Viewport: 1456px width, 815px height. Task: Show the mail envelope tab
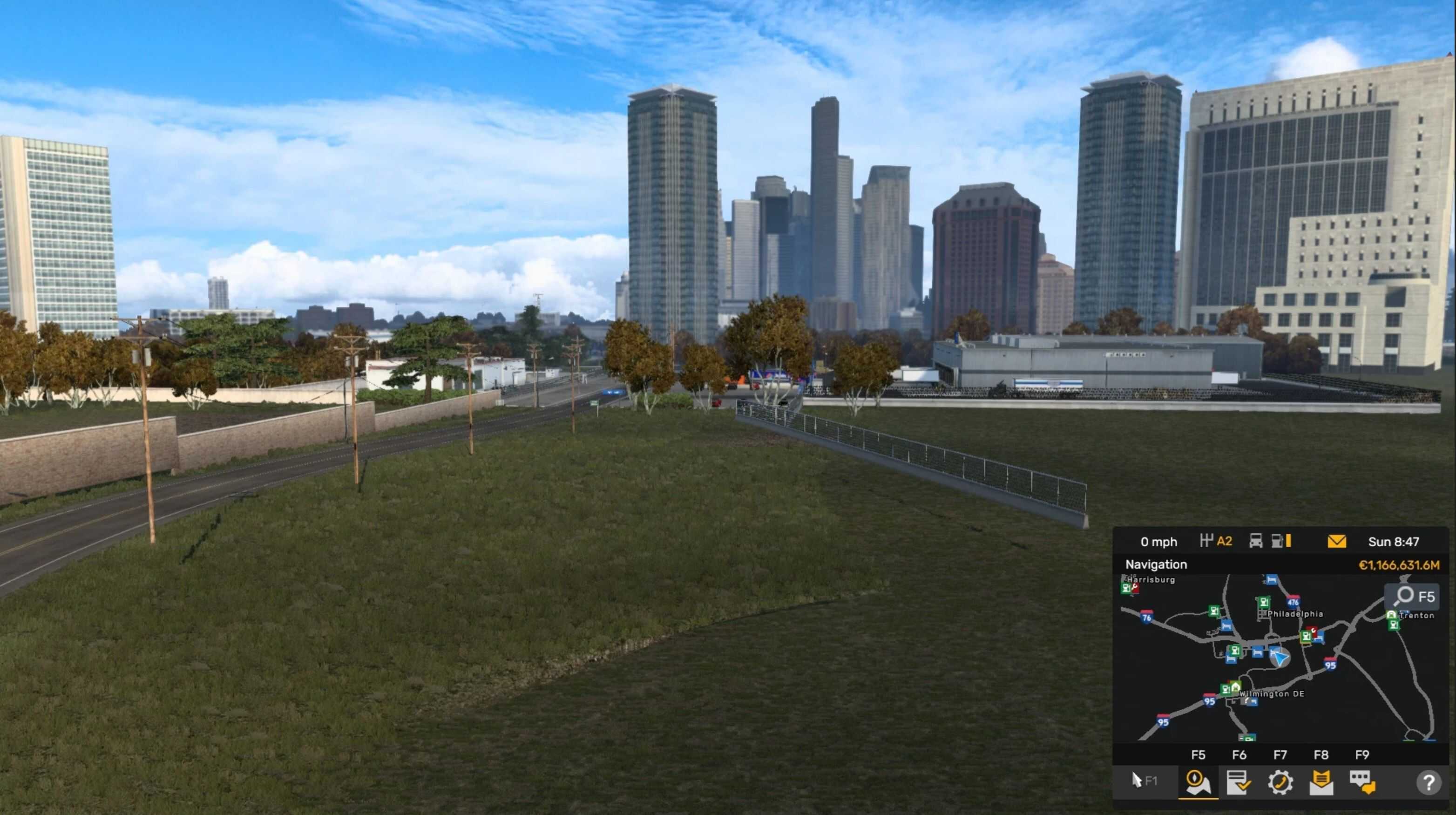(x=1321, y=783)
